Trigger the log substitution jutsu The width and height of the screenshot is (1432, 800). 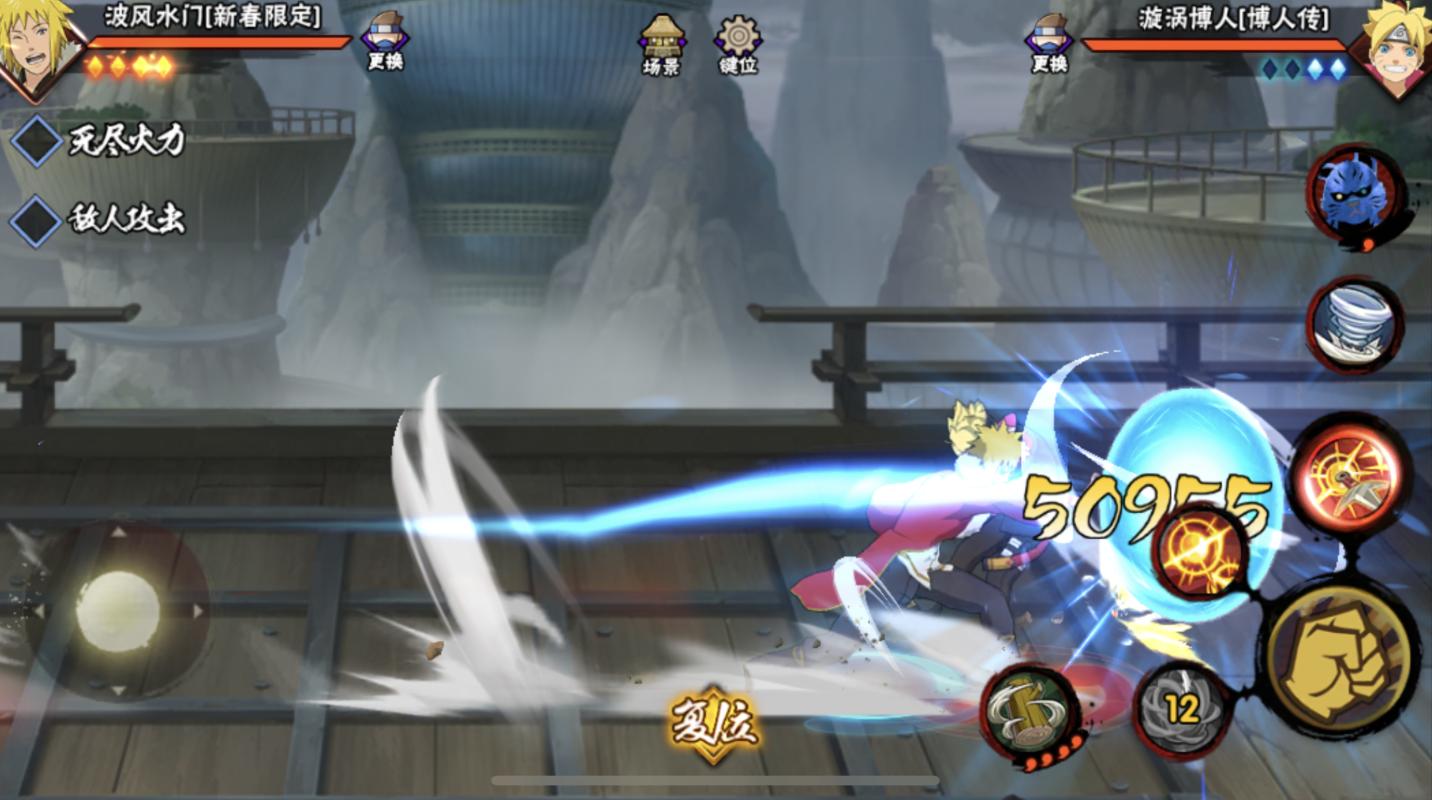click(x=1029, y=713)
